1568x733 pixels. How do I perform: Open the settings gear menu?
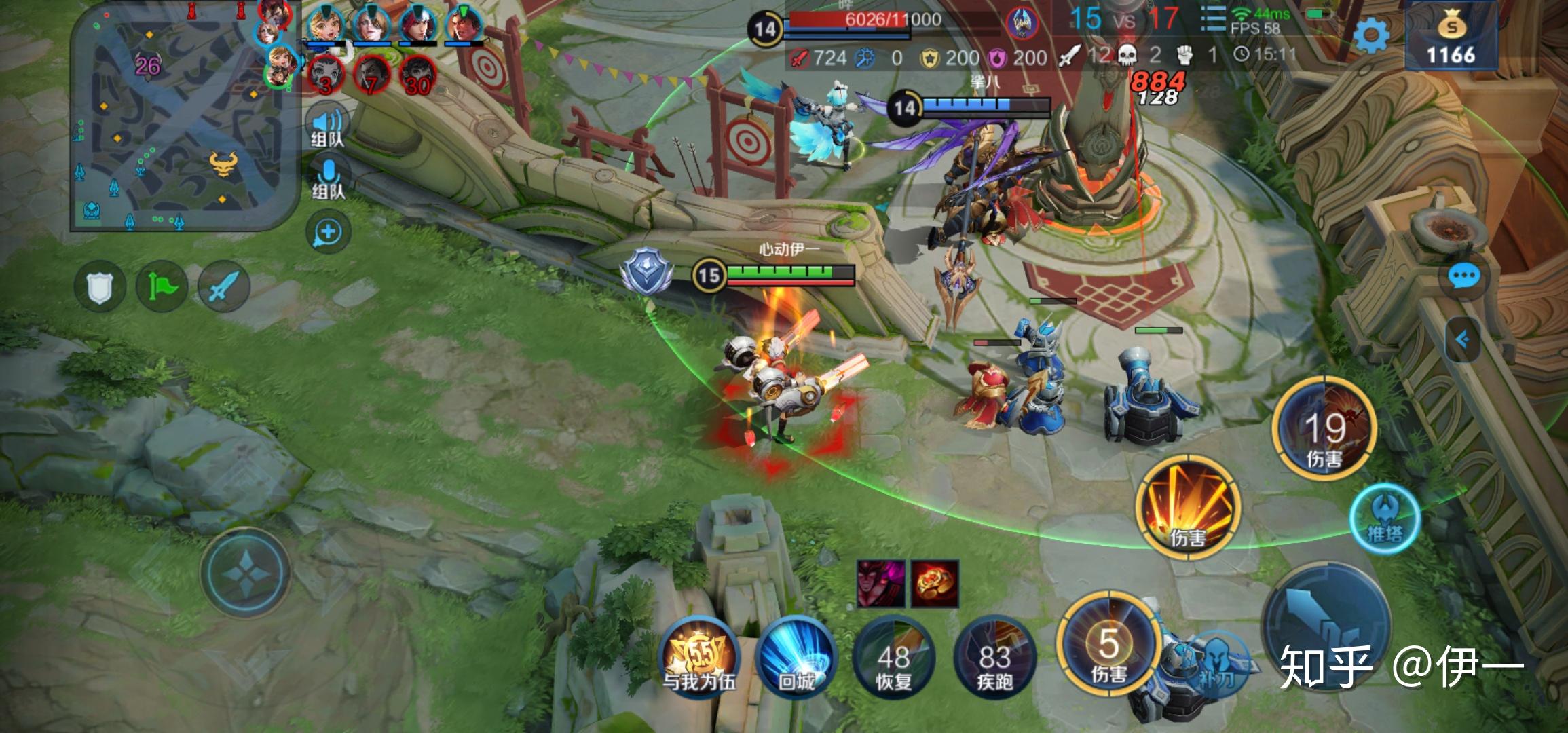(1371, 35)
